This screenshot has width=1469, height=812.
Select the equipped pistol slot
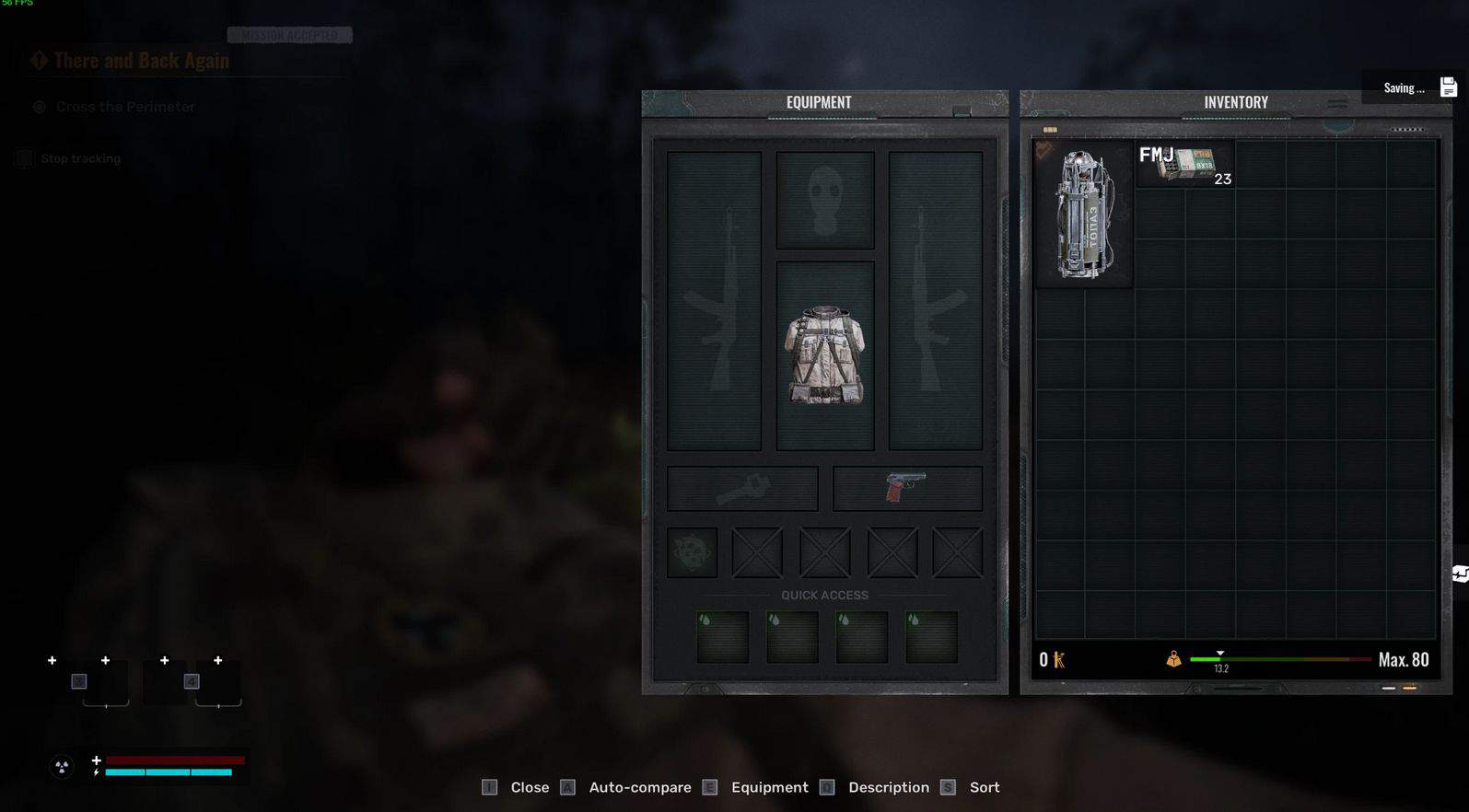[907, 488]
